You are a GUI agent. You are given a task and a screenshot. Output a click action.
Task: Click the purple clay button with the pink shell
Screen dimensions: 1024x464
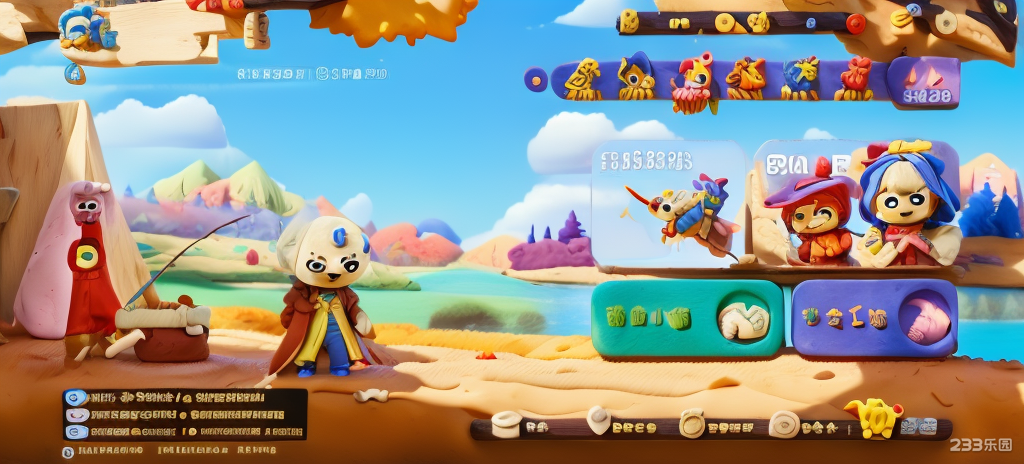[874, 319]
